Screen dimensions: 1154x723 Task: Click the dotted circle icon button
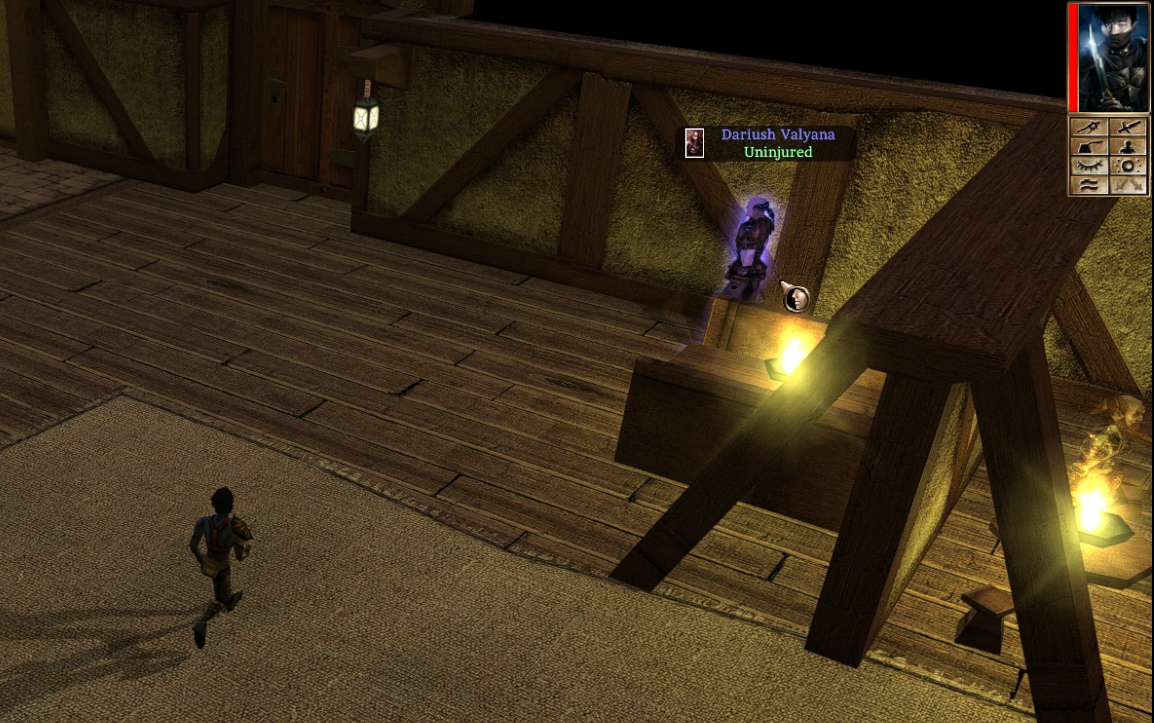pos(1128,166)
